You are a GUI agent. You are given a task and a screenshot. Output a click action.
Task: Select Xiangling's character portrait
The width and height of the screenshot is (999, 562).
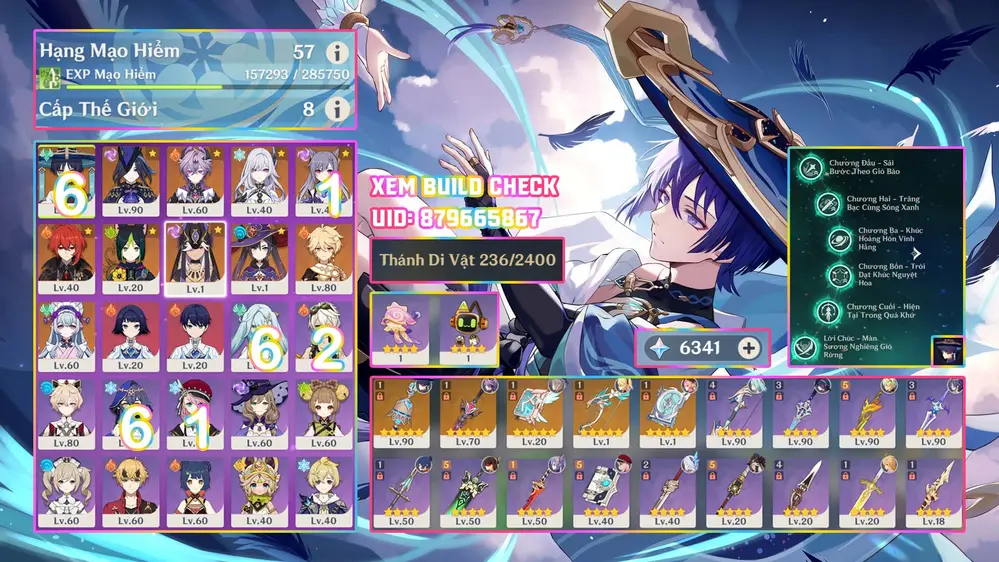[x=194, y=490]
